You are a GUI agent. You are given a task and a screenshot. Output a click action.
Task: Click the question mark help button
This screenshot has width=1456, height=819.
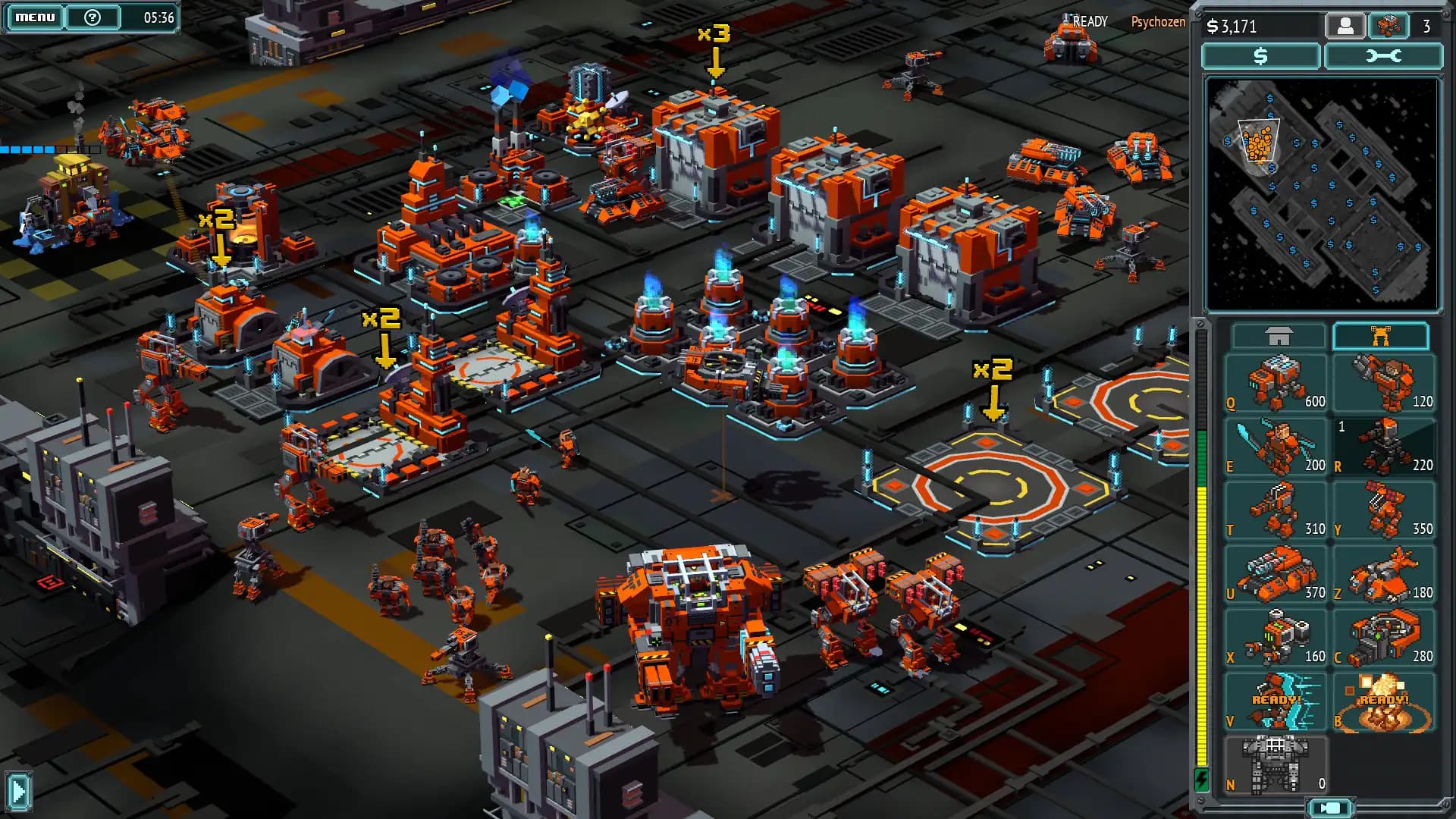[91, 16]
